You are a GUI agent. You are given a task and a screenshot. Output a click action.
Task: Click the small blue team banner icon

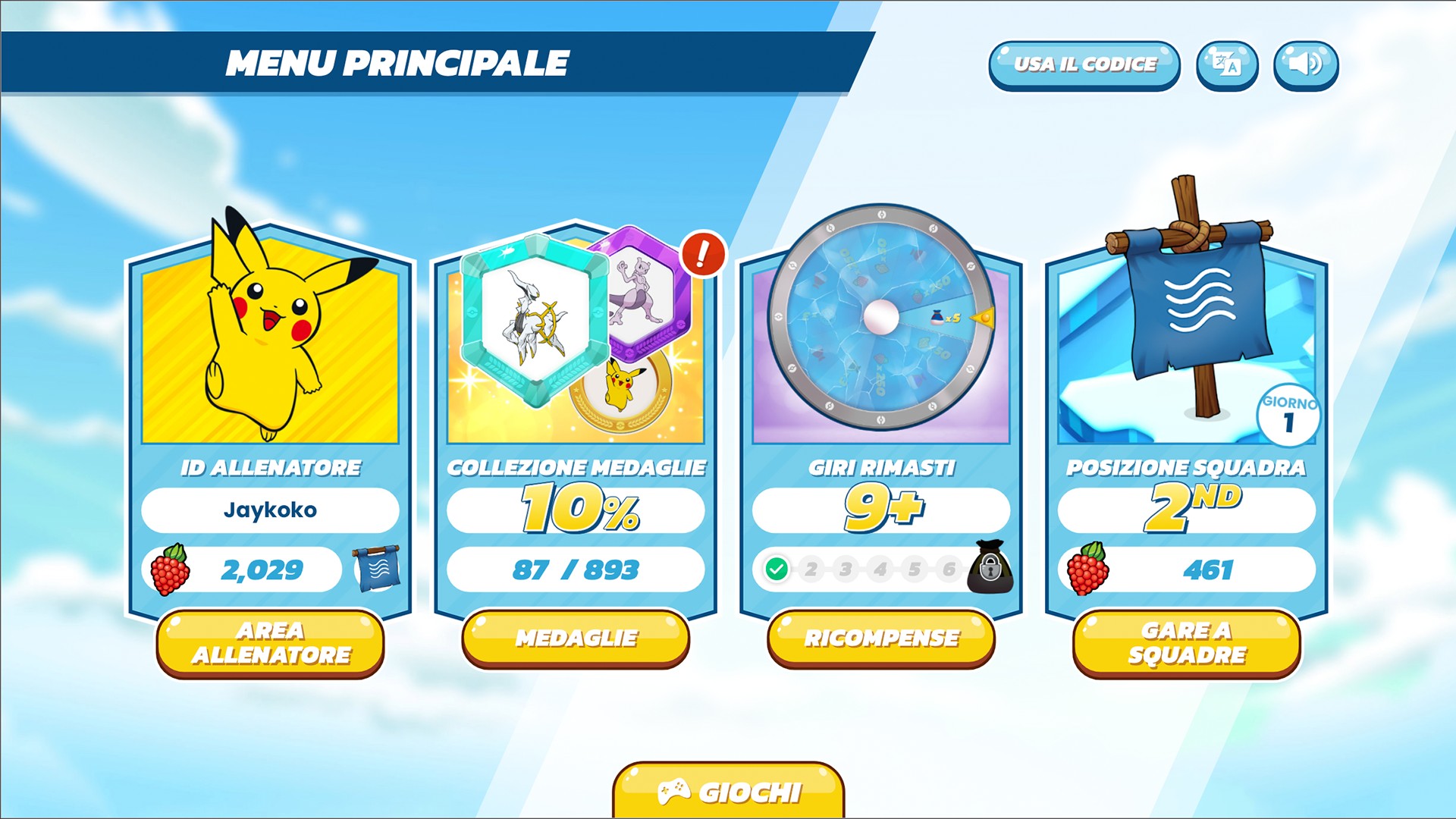tap(377, 569)
